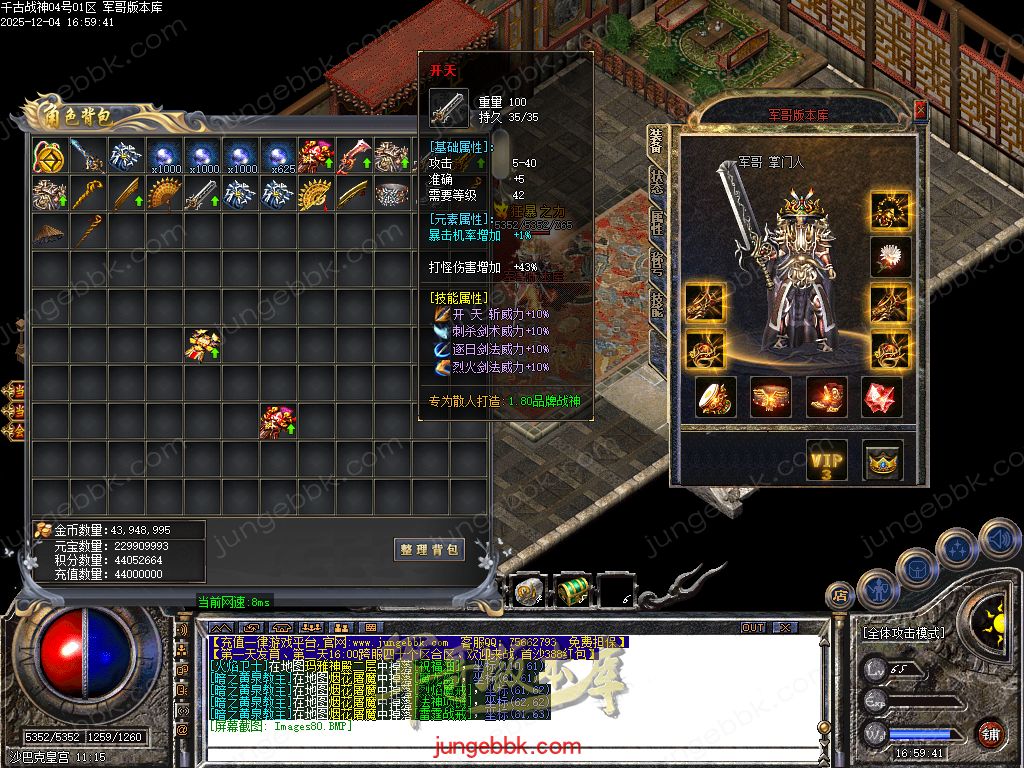Close the chat window with X

pos(784,627)
